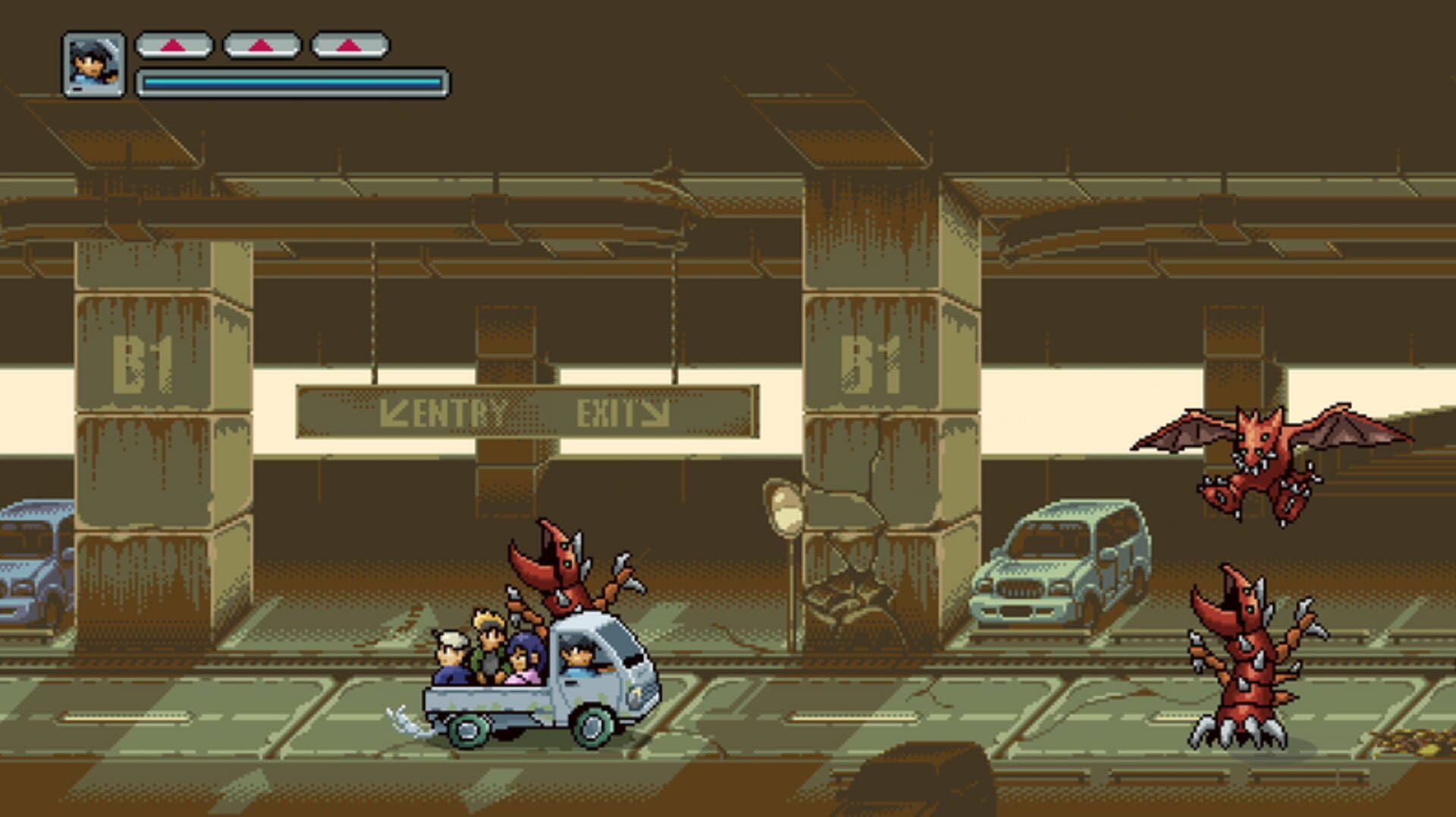Viewport: 1456px width, 817px height.
Task: Click the player character portrait icon
Action: pyautogui.click(x=93, y=64)
